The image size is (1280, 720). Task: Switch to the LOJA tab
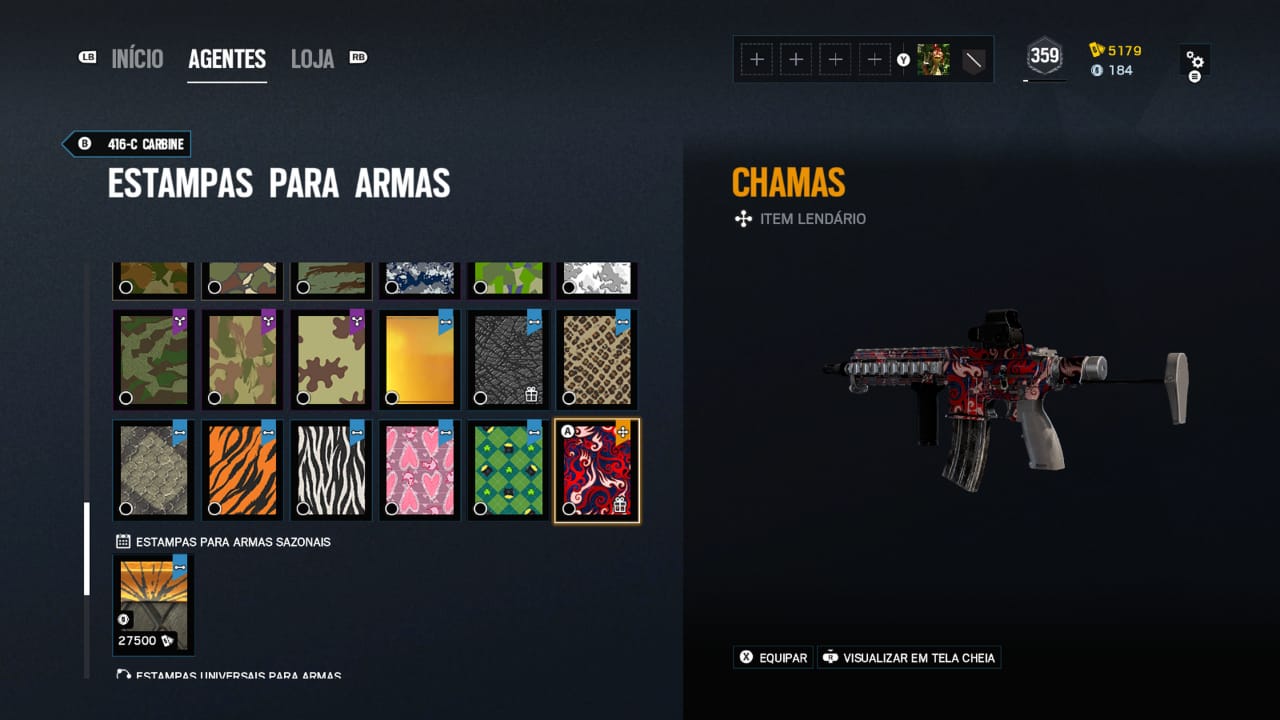coord(311,58)
